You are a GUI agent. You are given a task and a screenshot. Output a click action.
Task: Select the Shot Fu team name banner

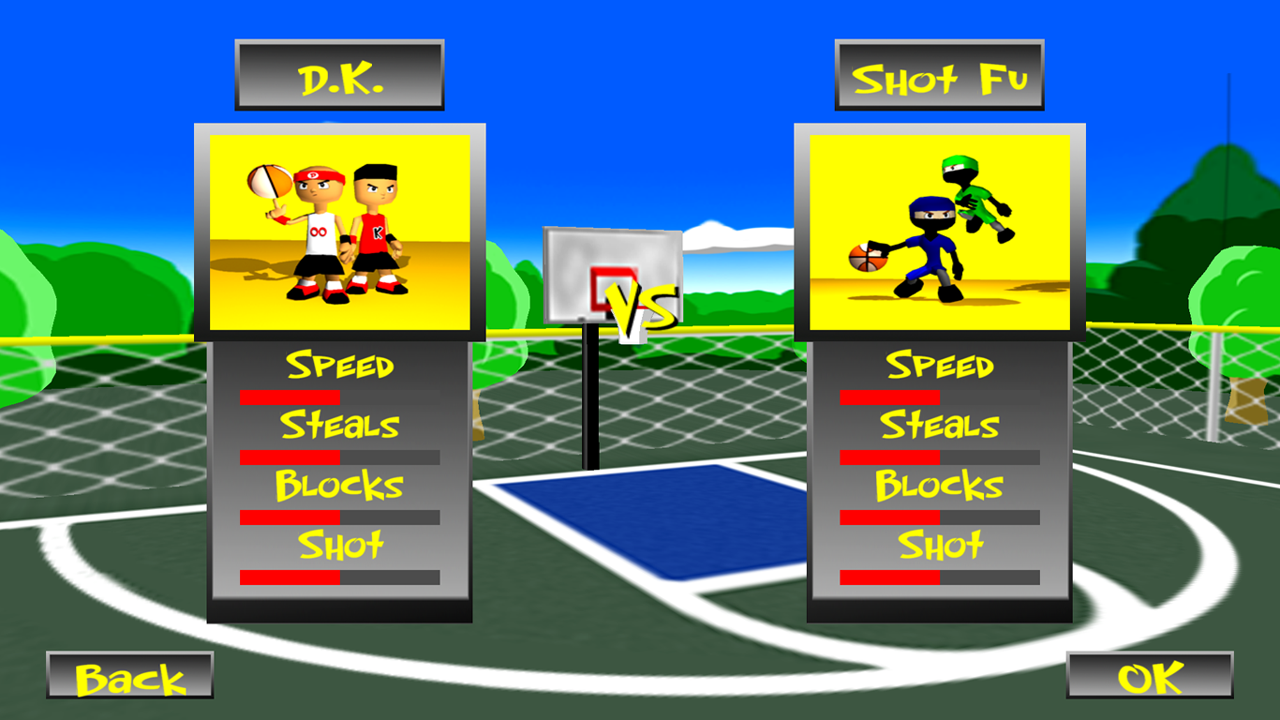tap(938, 73)
